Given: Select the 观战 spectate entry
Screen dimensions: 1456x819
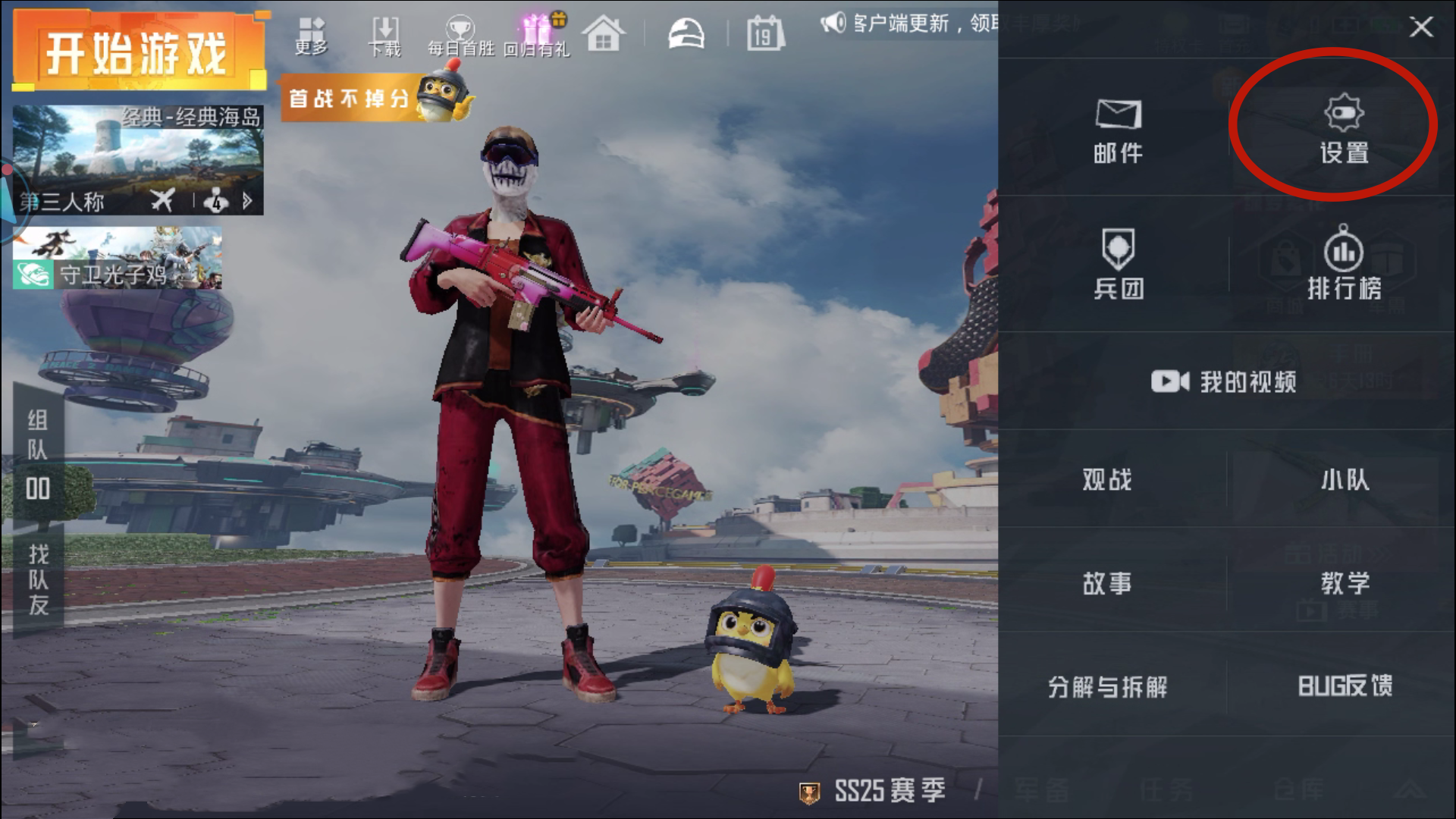Looking at the screenshot, I should (x=1107, y=479).
